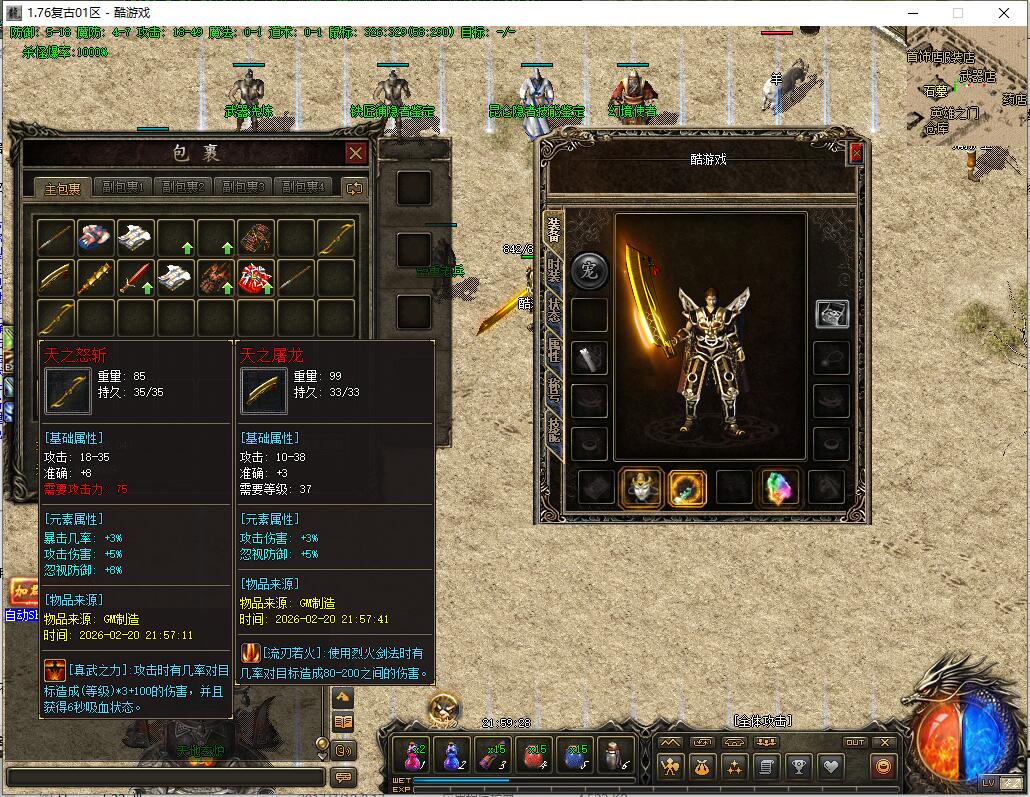The width and height of the screenshot is (1030, 797).
Task: Show the 副包裹4 bag tab
Action: tap(303, 187)
